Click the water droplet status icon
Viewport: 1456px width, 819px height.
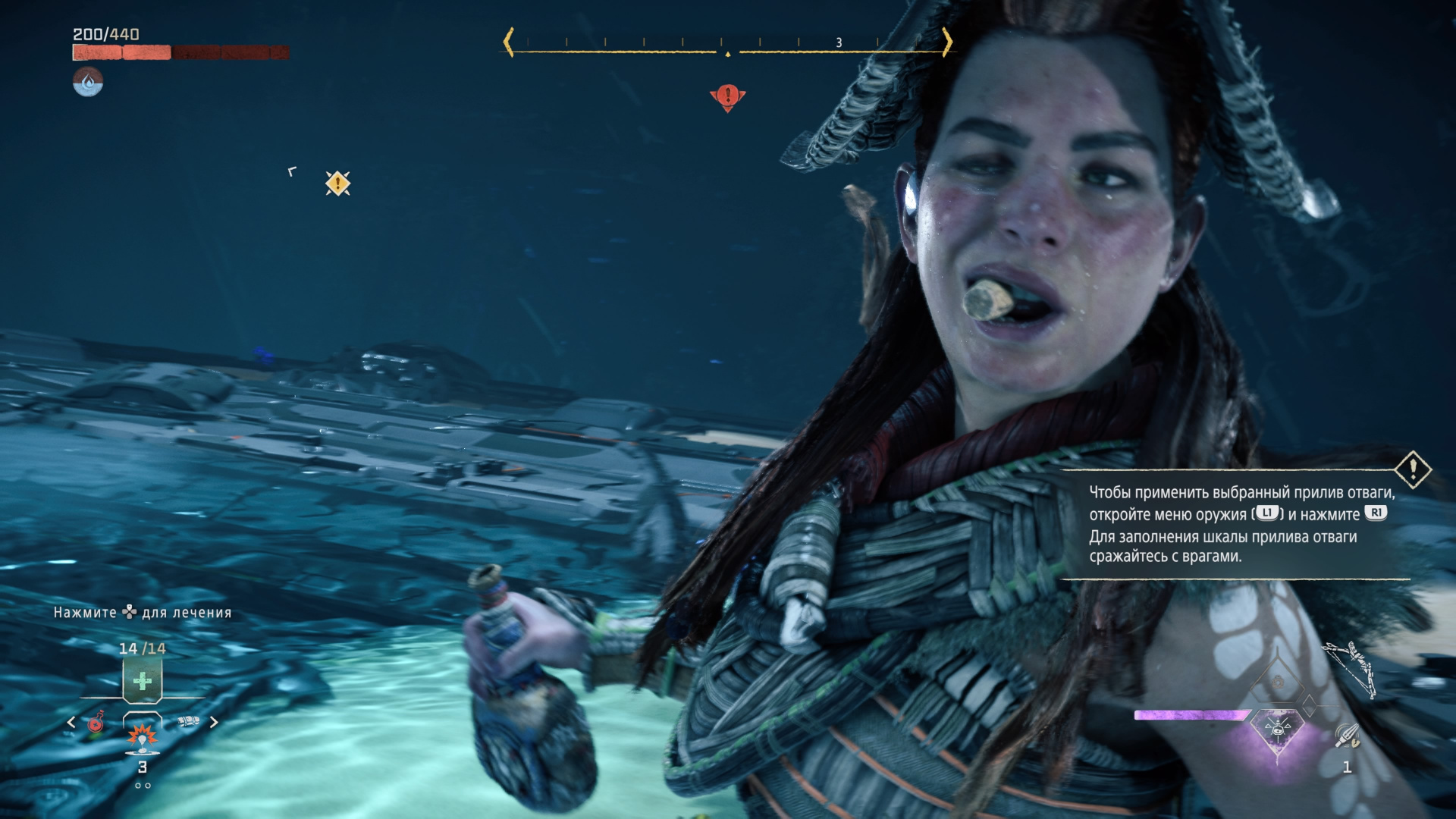point(88,82)
